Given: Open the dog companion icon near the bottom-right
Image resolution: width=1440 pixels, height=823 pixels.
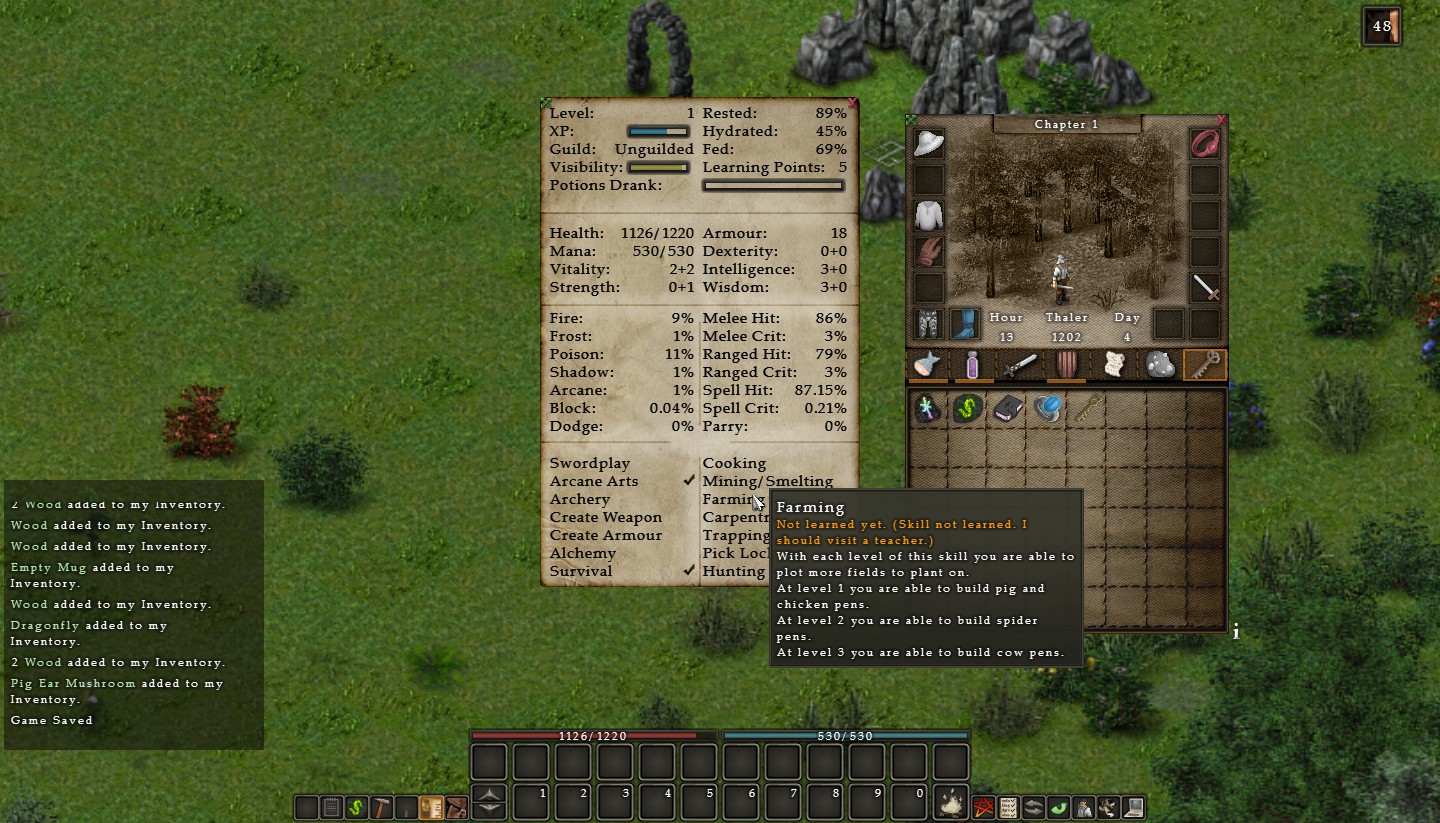Looking at the screenshot, I should point(1106,807).
